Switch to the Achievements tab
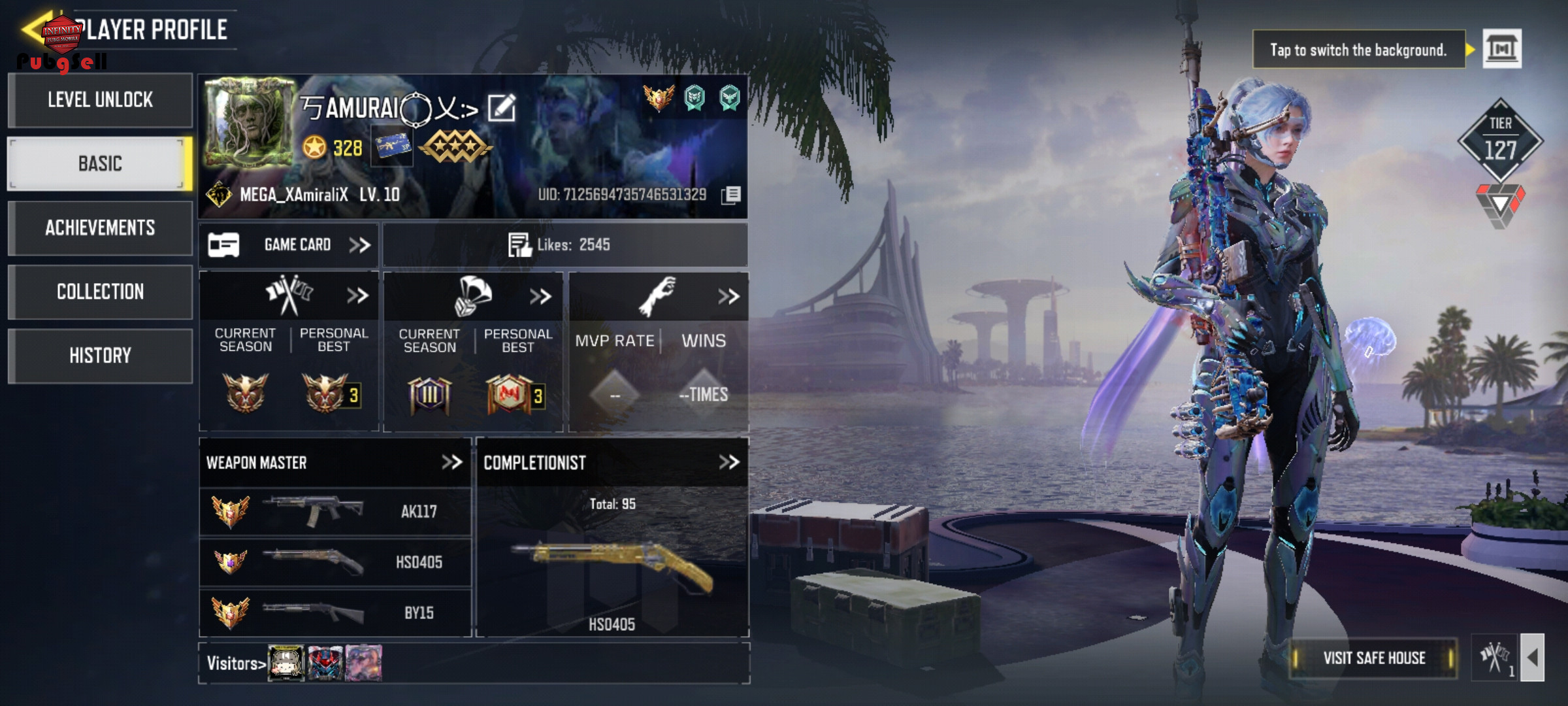 tap(100, 227)
